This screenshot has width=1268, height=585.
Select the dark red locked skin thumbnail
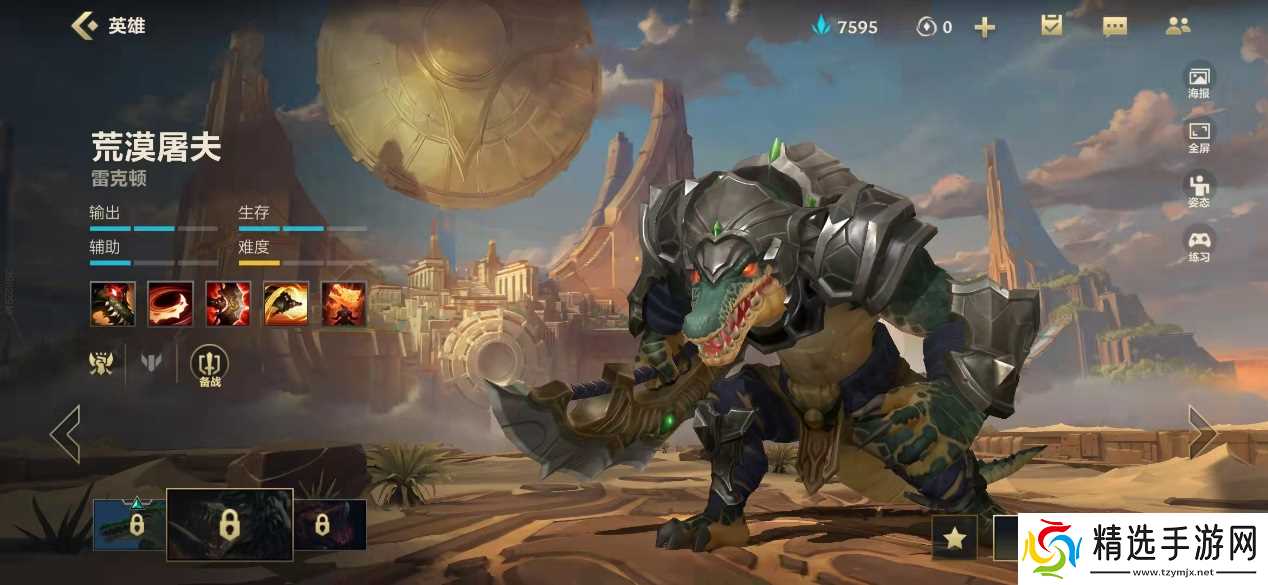click(x=329, y=525)
